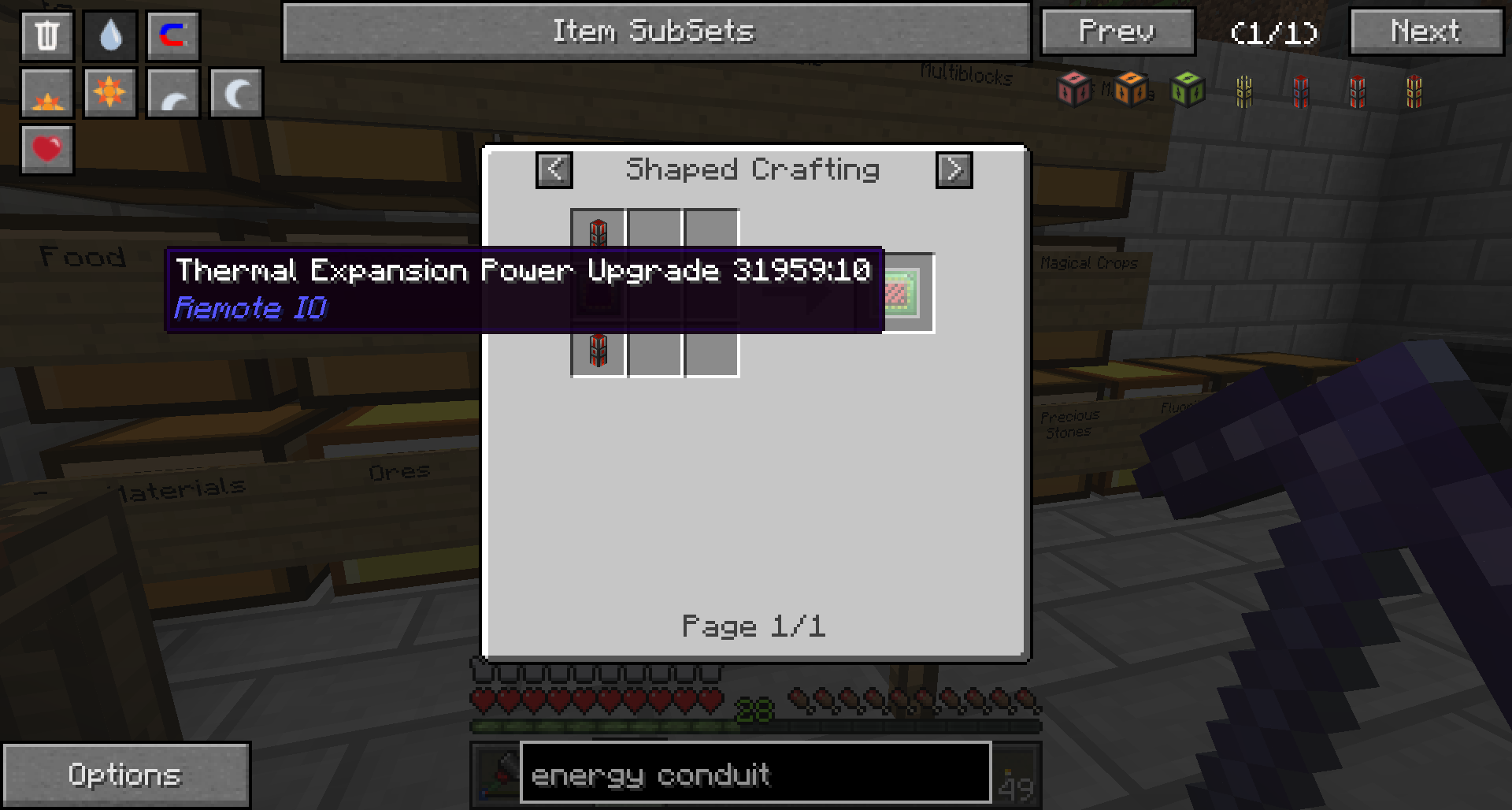The height and width of the screenshot is (810, 1512).
Task: Set time to noon with full sun
Action: (110, 94)
